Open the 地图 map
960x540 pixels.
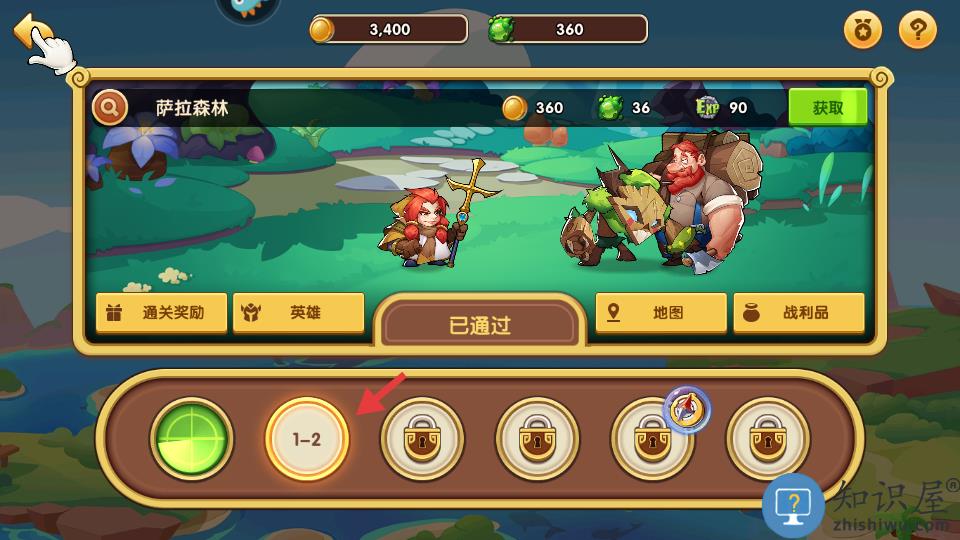point(660,313)
